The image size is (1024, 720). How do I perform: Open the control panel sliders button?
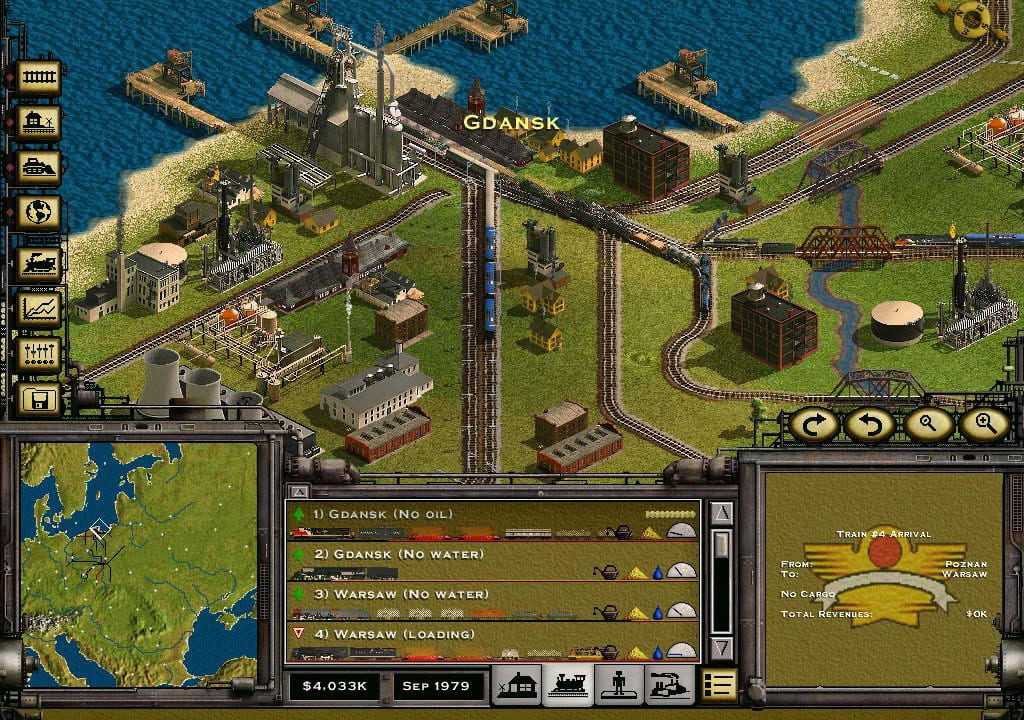click(x=39, y=354)
